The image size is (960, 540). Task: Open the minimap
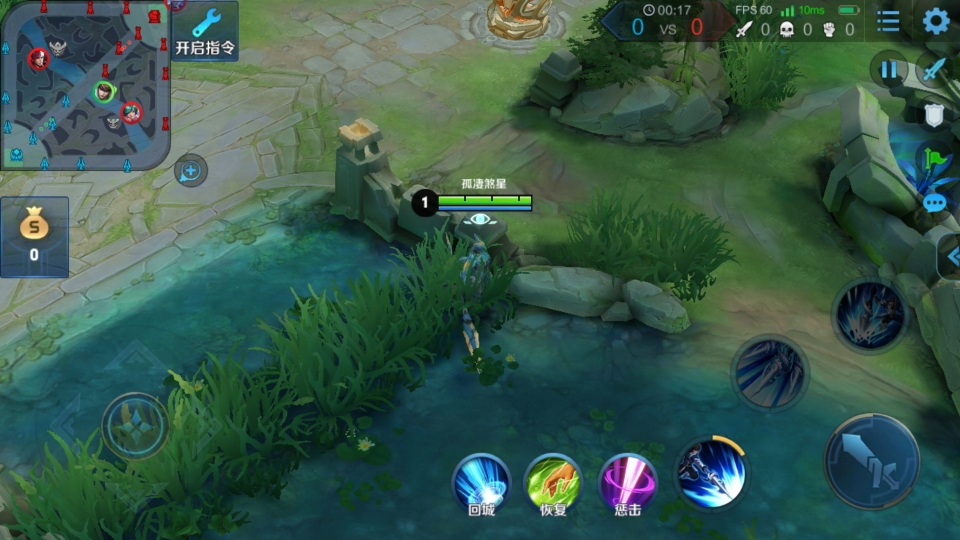pyautogui.click(x=84, y=84)
